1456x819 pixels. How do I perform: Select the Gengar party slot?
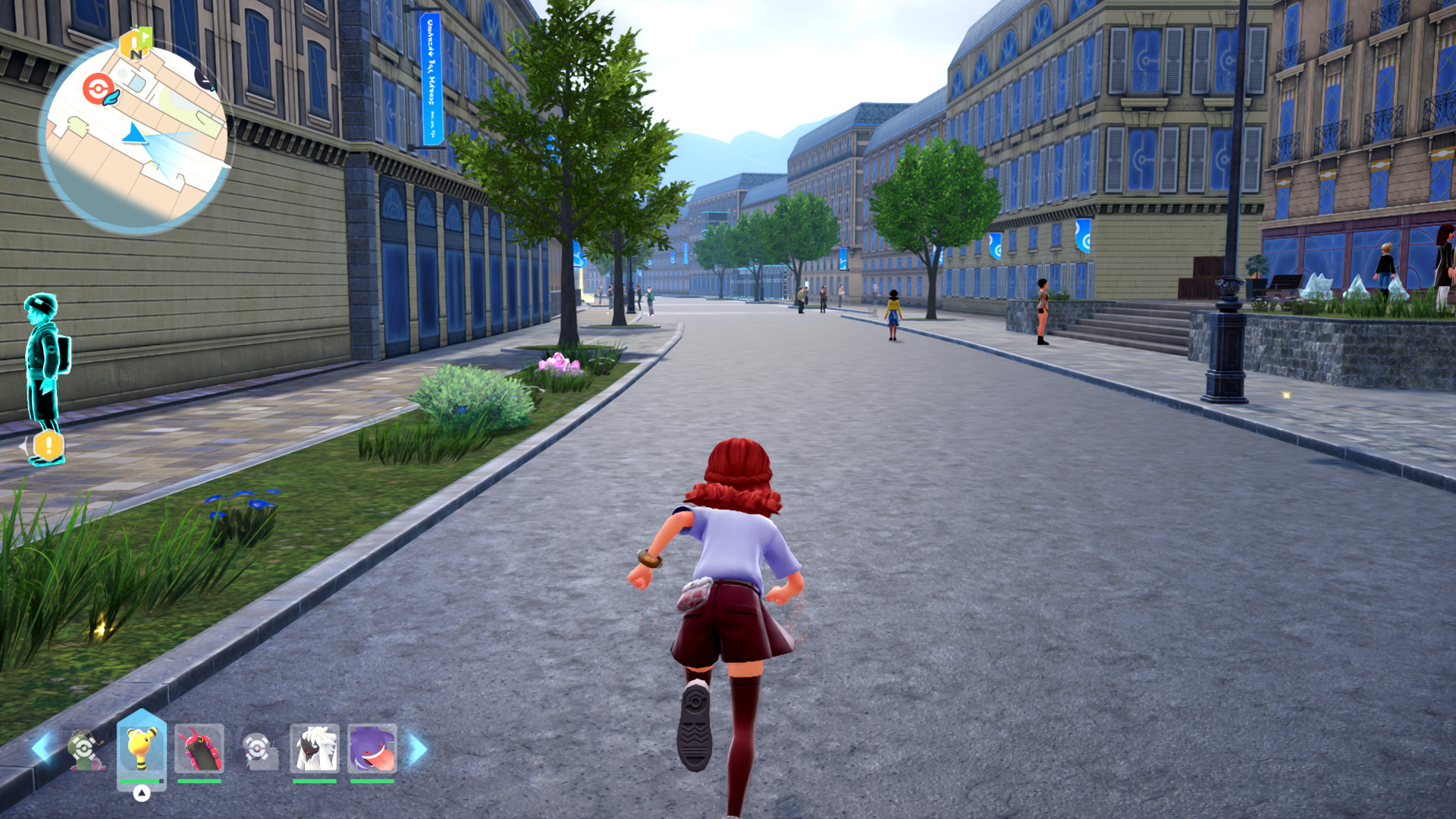[x=372, y=748]
